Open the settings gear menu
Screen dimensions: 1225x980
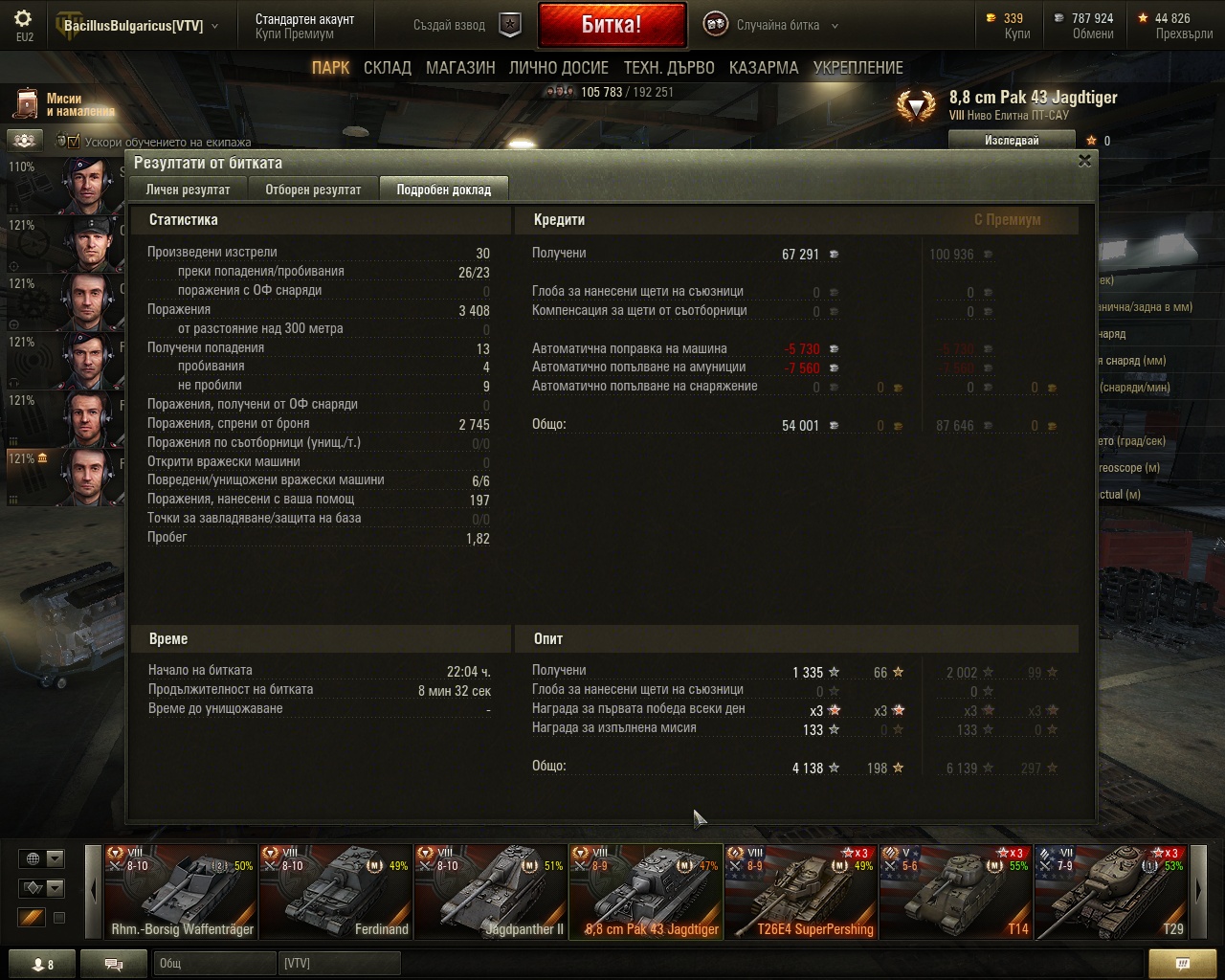coord(24,20)
